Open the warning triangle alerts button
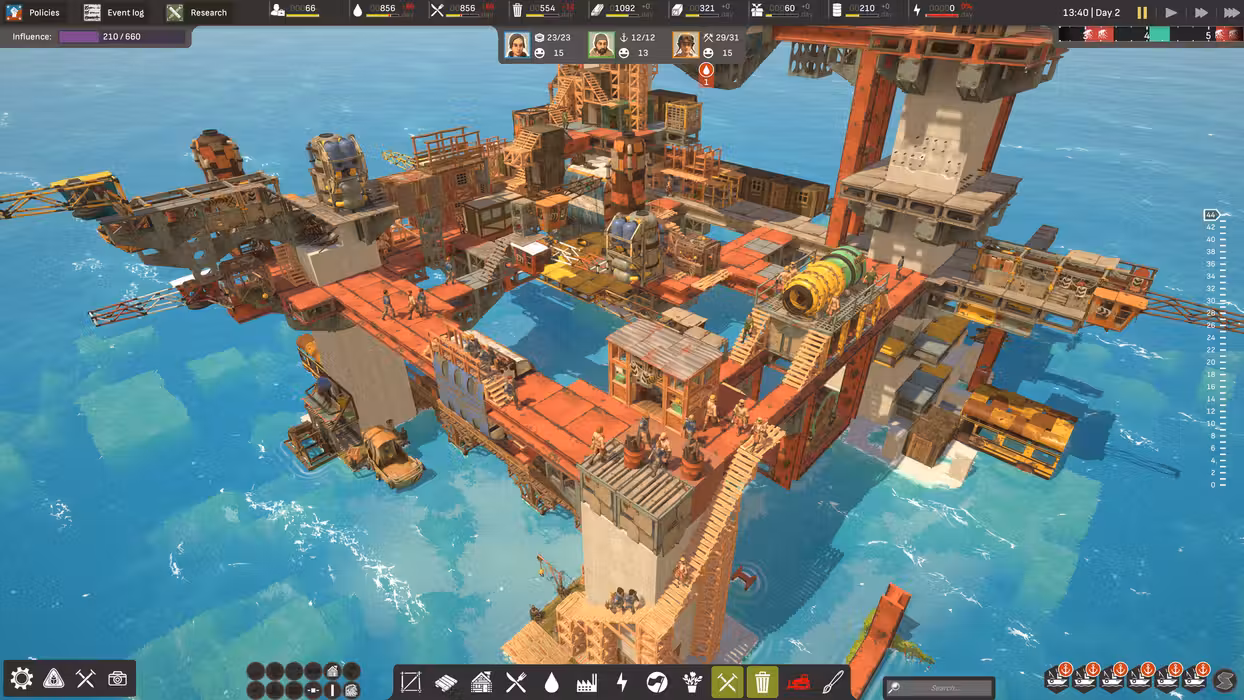1244x700 pixels. [54, 679]
